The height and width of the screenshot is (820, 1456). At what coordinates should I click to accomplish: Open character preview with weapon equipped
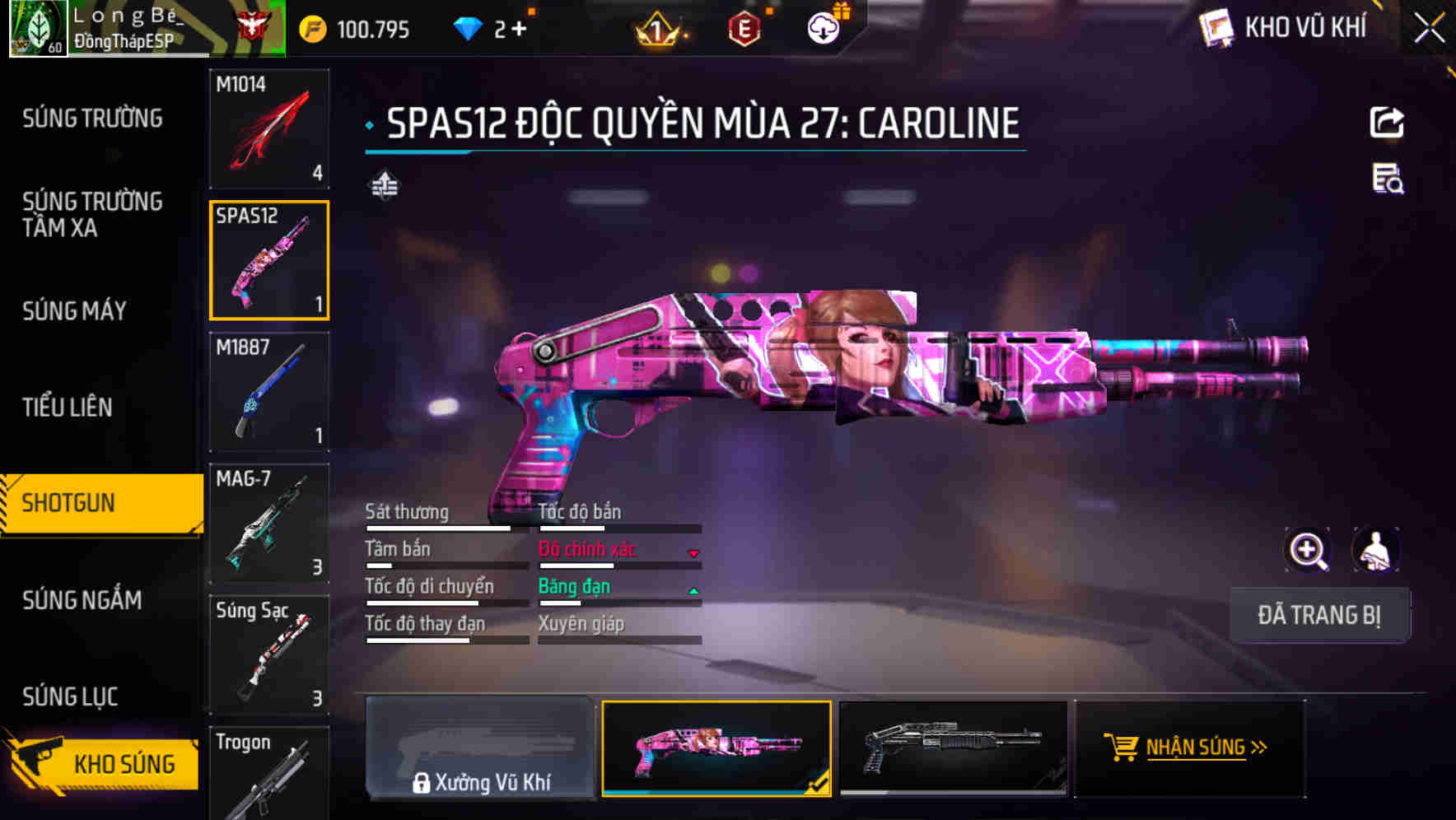pyautogui.click(x=1374, y=549)
